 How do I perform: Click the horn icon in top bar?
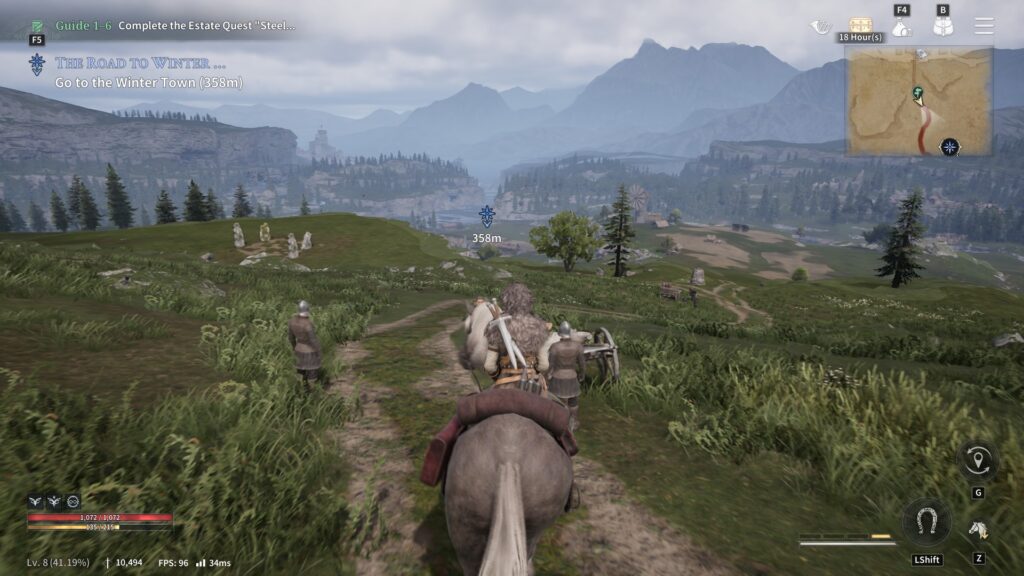pos(821,27)
